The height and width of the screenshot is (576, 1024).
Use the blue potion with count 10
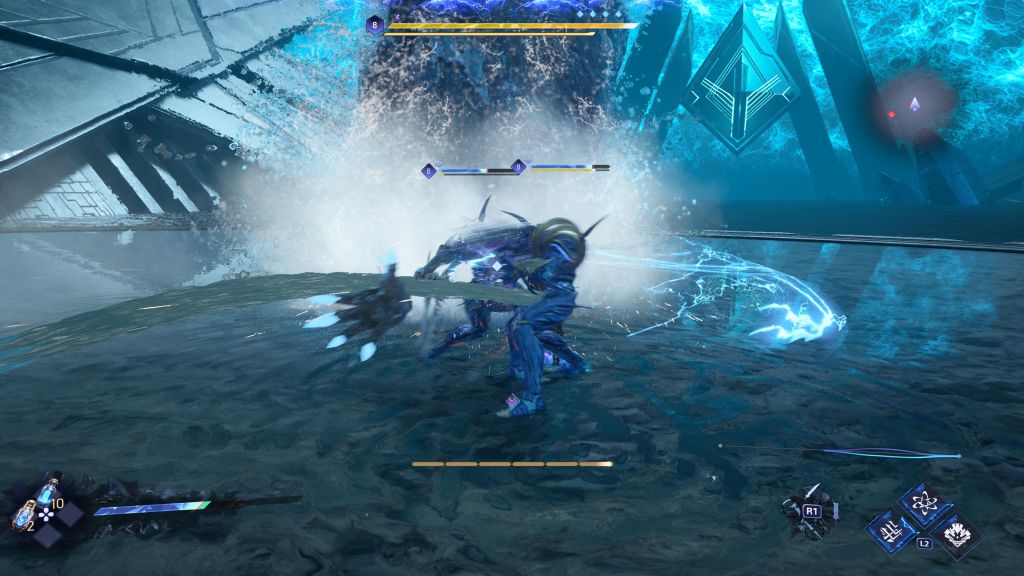(46, 493)
